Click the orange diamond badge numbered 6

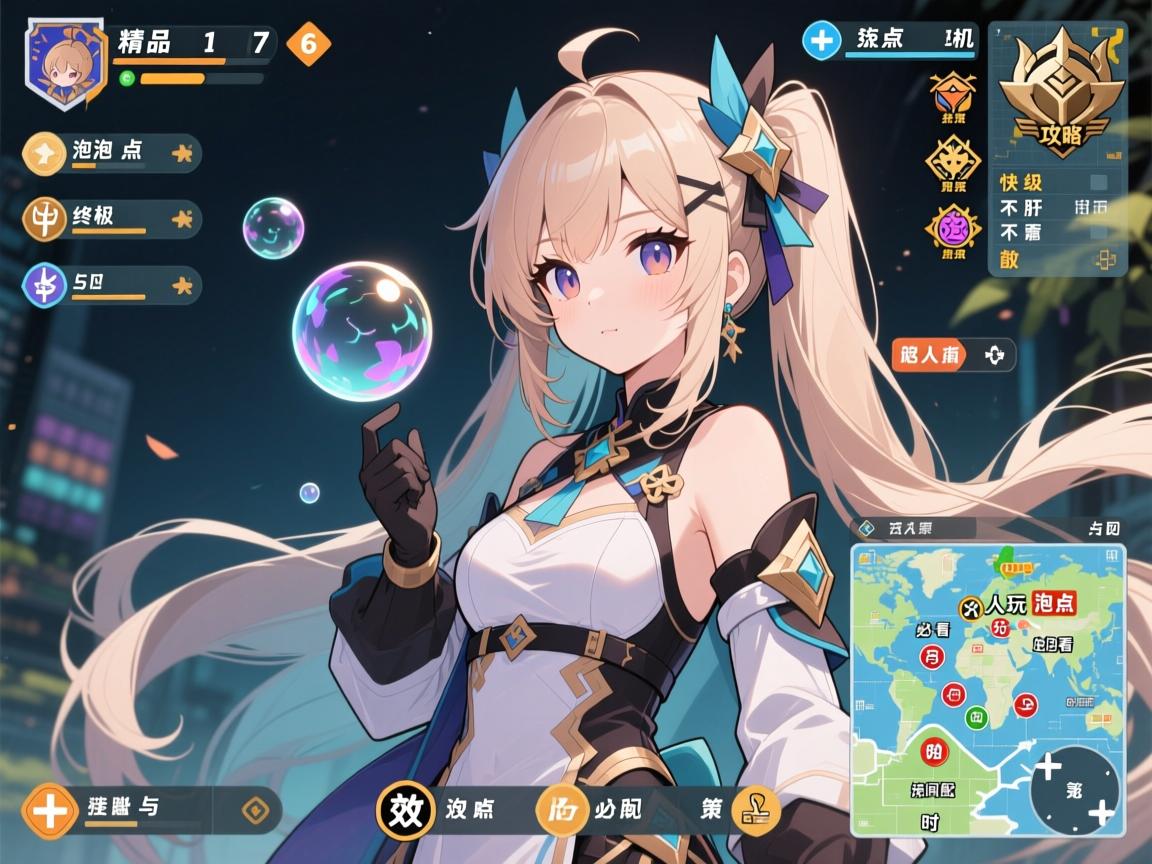click(x=308, y=43)
